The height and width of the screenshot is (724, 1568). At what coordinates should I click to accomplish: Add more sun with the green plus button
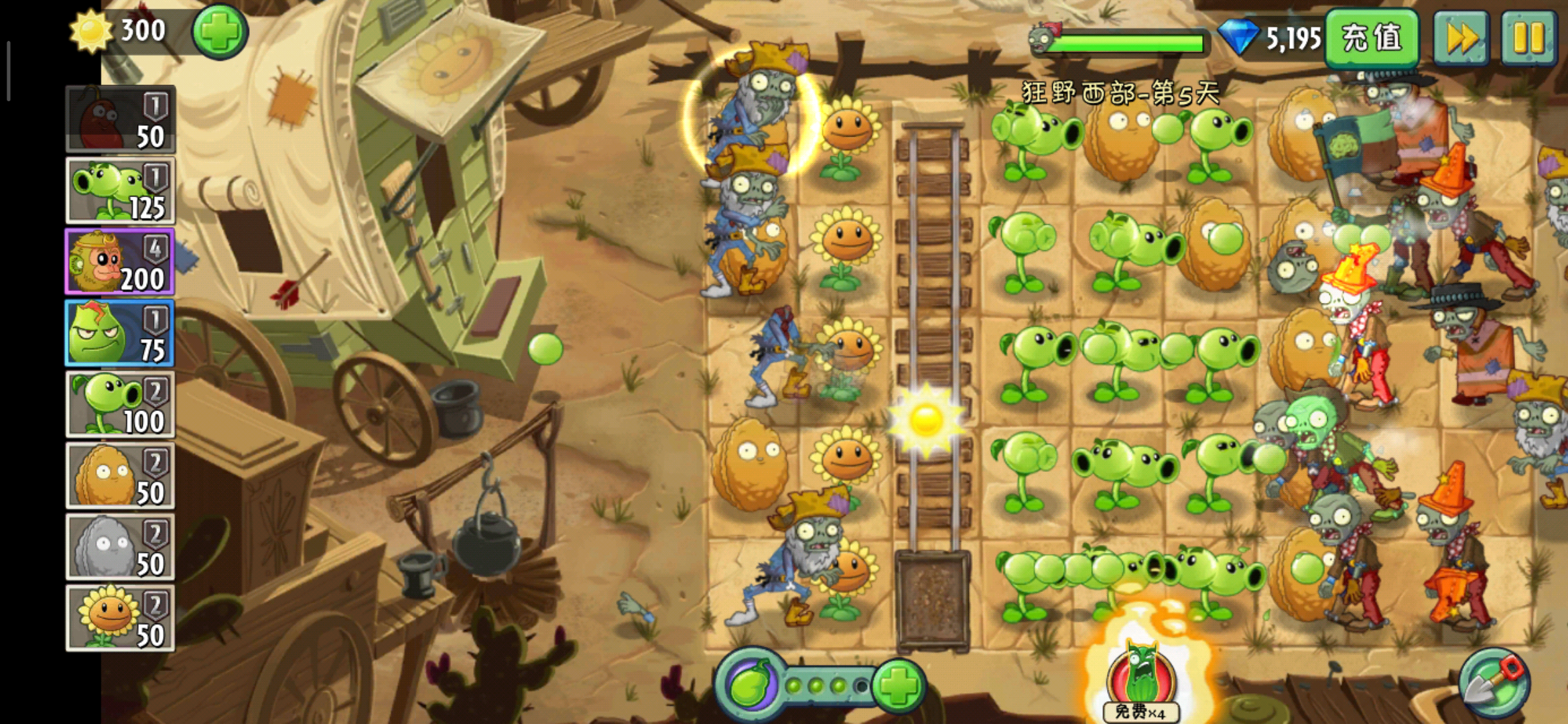tap(220, 32)
